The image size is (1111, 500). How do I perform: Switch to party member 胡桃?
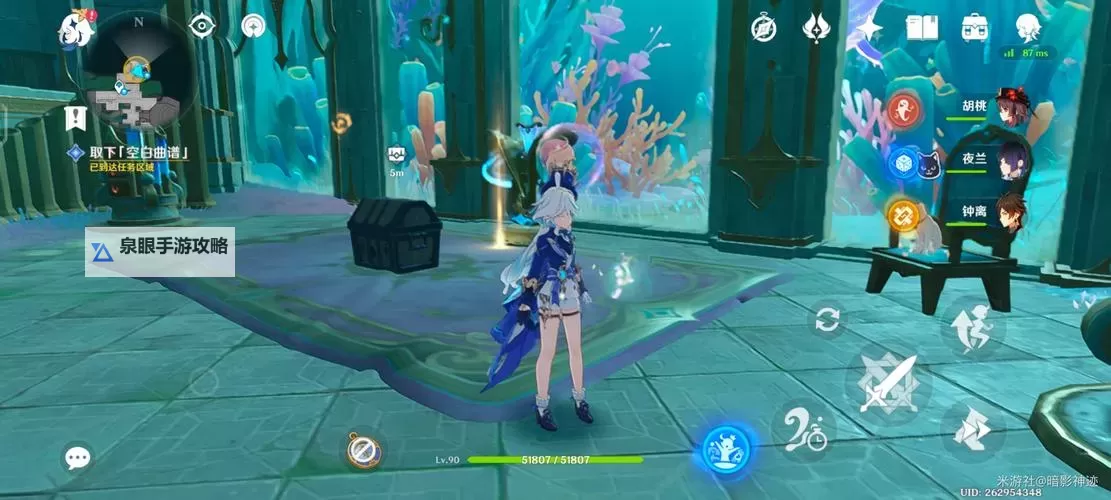[x=1011, y=108]
